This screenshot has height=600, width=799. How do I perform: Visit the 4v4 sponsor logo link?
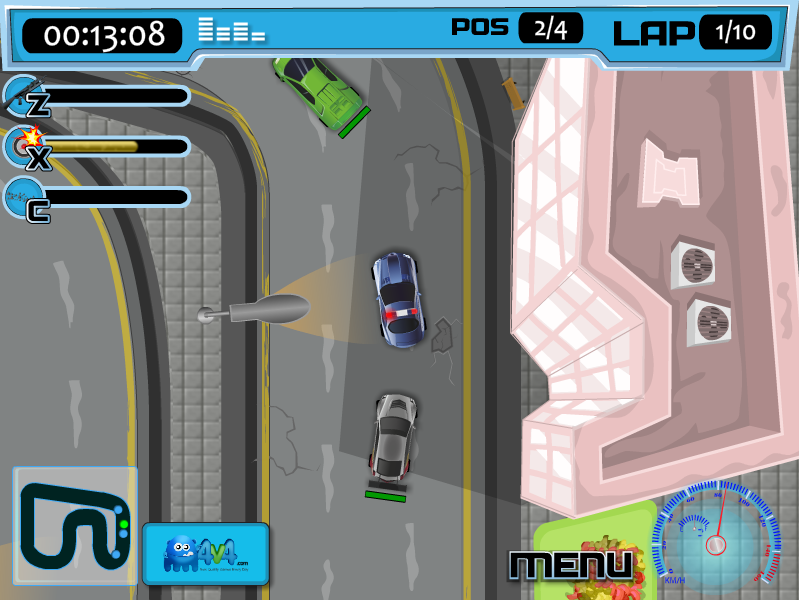[x=205, y=553]
